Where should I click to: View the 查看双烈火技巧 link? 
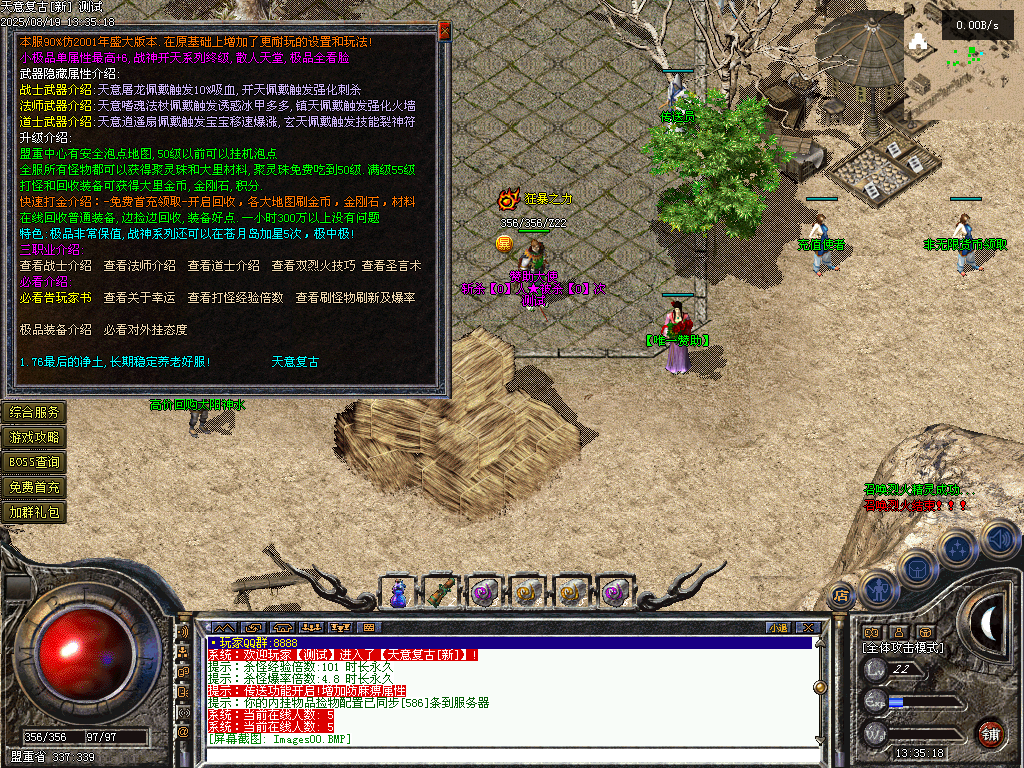(313, 266)
